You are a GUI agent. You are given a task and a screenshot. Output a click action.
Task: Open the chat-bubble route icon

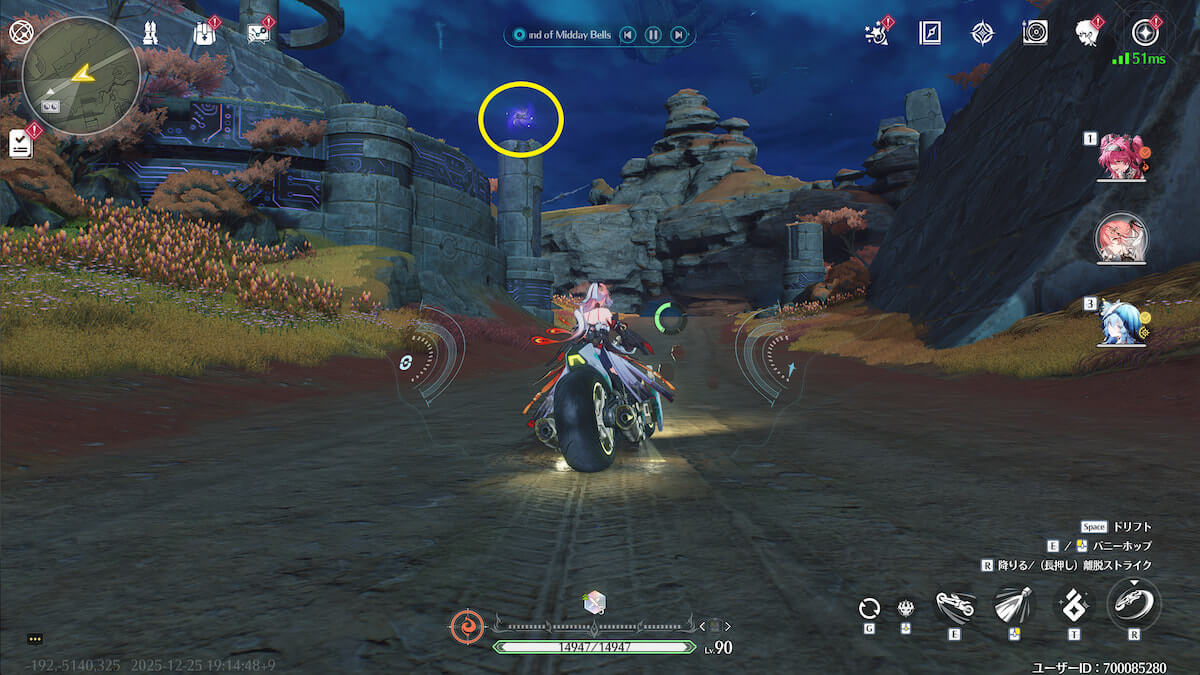click(x=257, y=33)
